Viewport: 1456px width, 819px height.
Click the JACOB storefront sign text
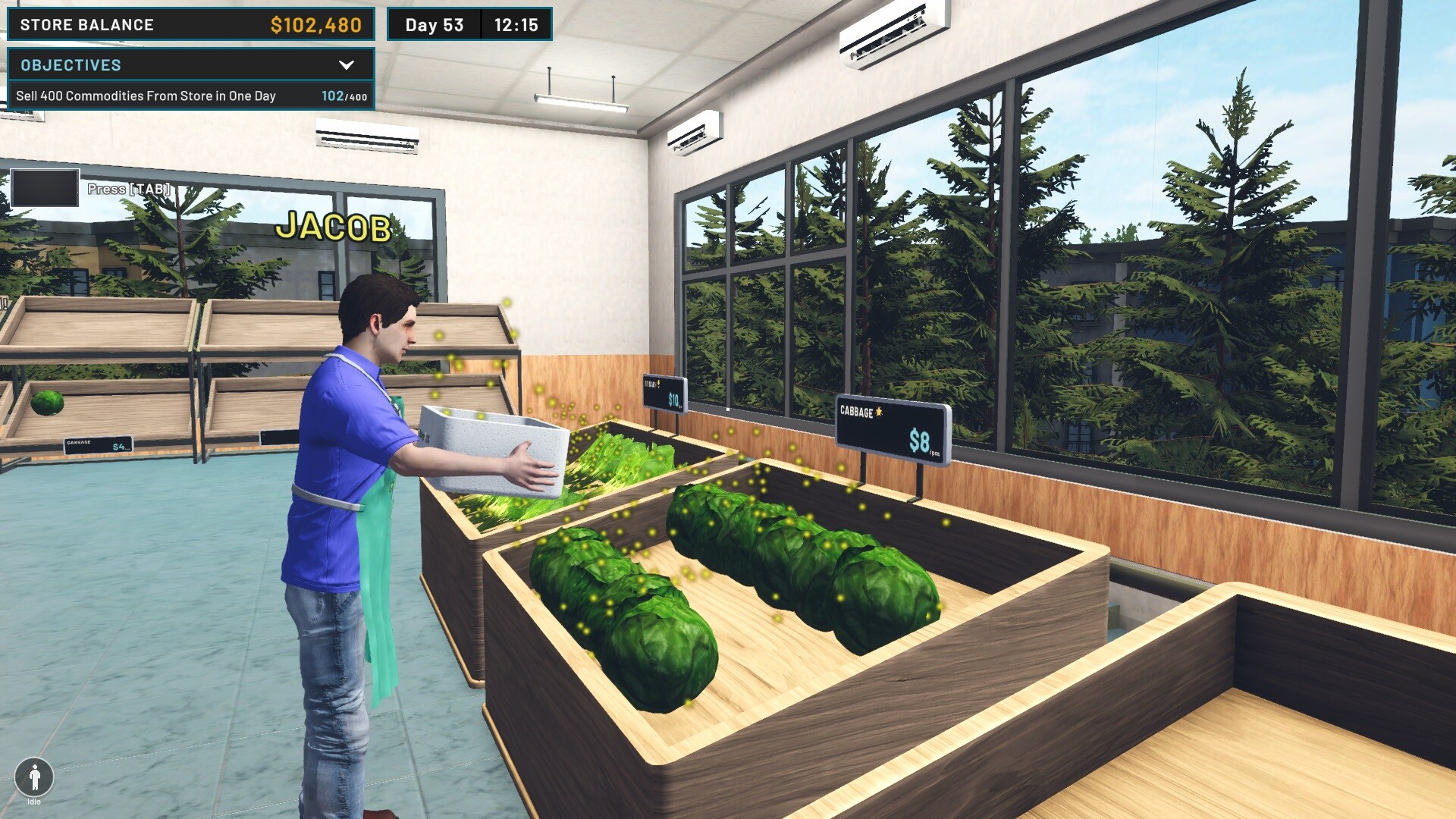334,227
